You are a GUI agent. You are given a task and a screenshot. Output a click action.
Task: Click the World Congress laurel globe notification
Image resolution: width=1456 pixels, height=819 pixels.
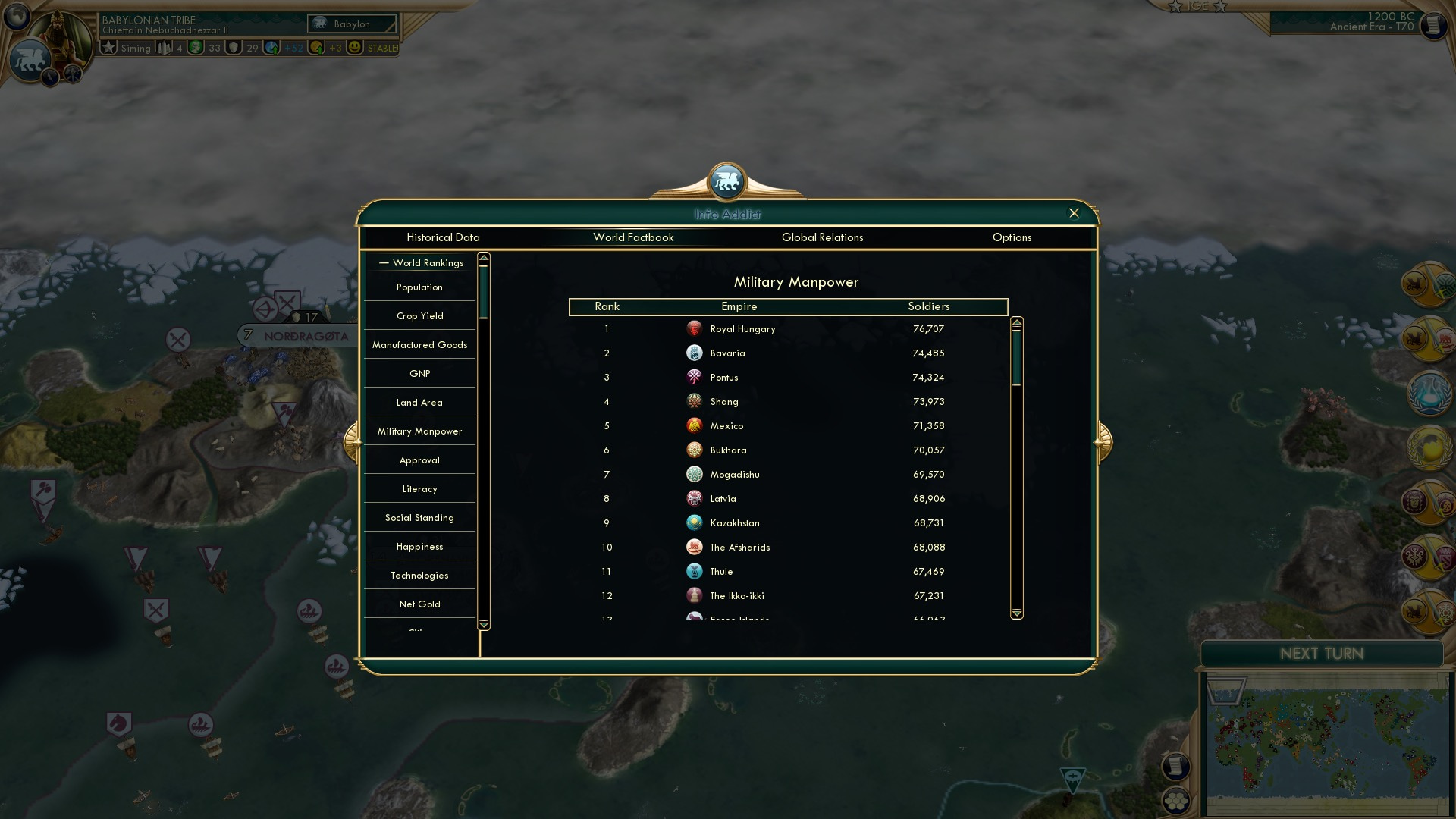click(1429, 449)
